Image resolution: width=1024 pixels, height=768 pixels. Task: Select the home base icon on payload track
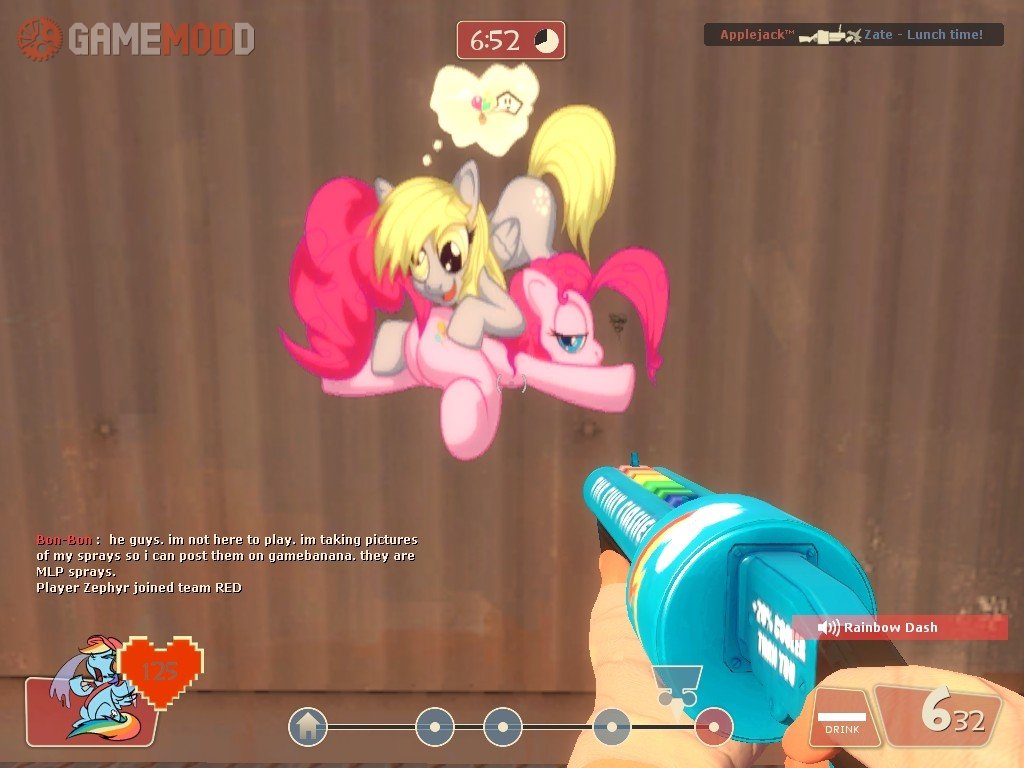(308, 727)
